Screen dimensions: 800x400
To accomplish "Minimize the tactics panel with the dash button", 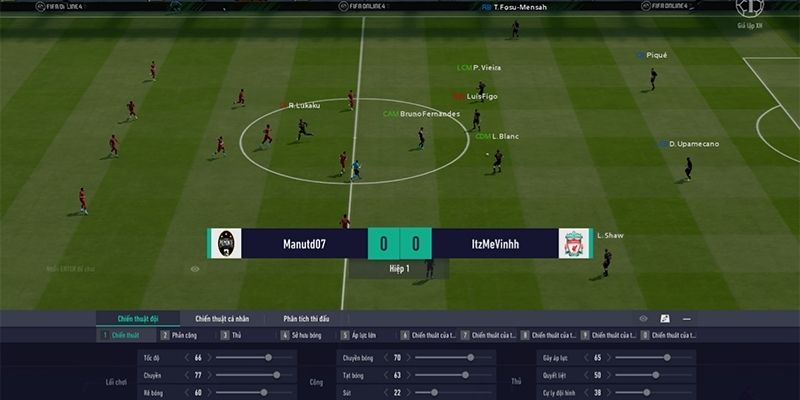I will [687, 318].
